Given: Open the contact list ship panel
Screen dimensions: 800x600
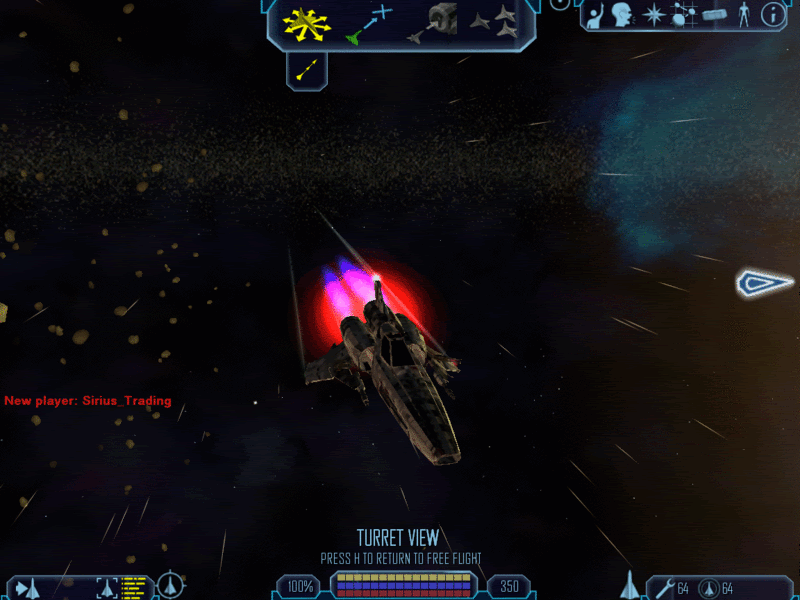Looking at the screenshot, I should [26, 587].
